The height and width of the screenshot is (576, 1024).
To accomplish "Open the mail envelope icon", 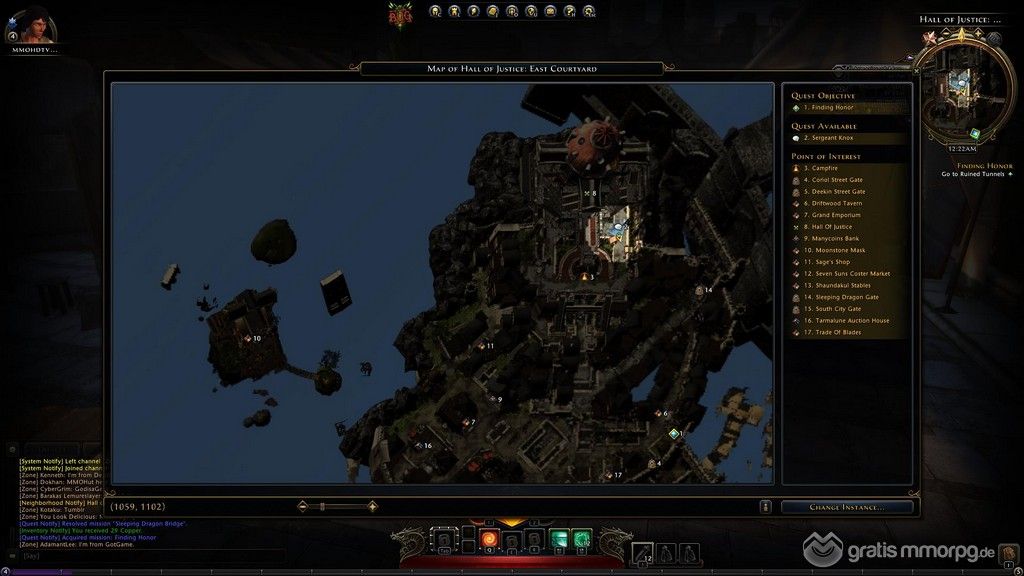I will (549, 12).
